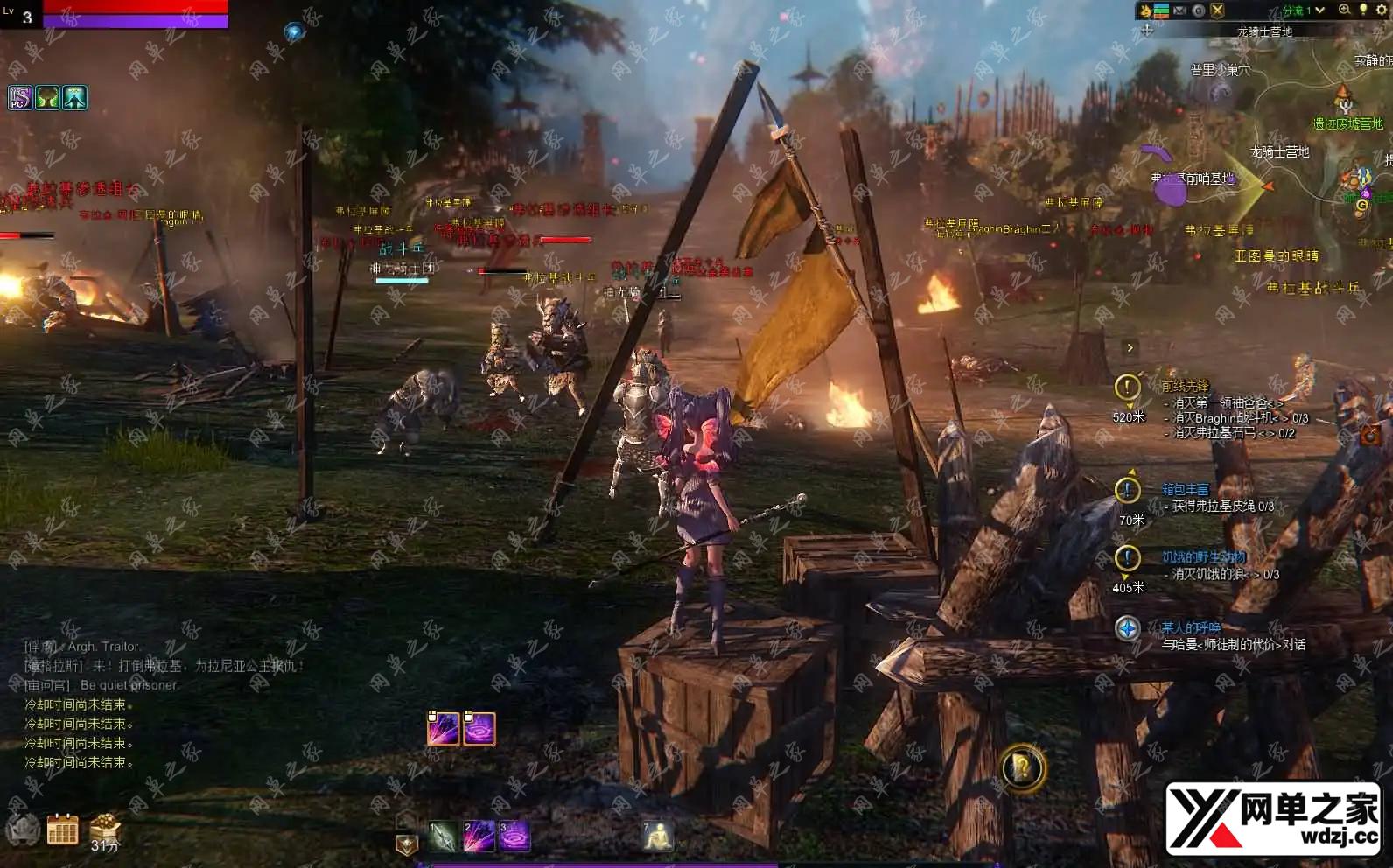Activate the purple streak skill in slot 2
Viewport: 1393px width, 868px height.
[478, 836]
